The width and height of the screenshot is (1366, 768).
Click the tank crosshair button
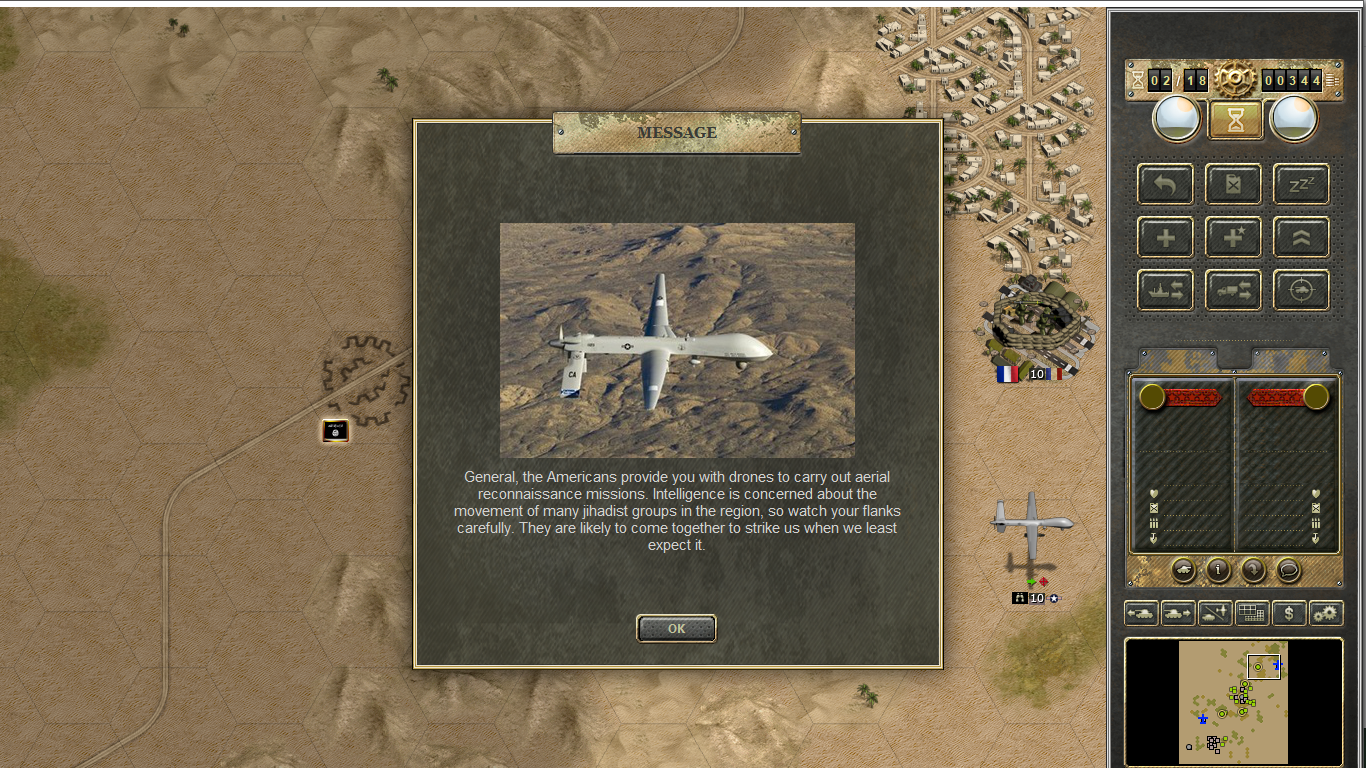pyautogui.click(x=1301, y=290)
